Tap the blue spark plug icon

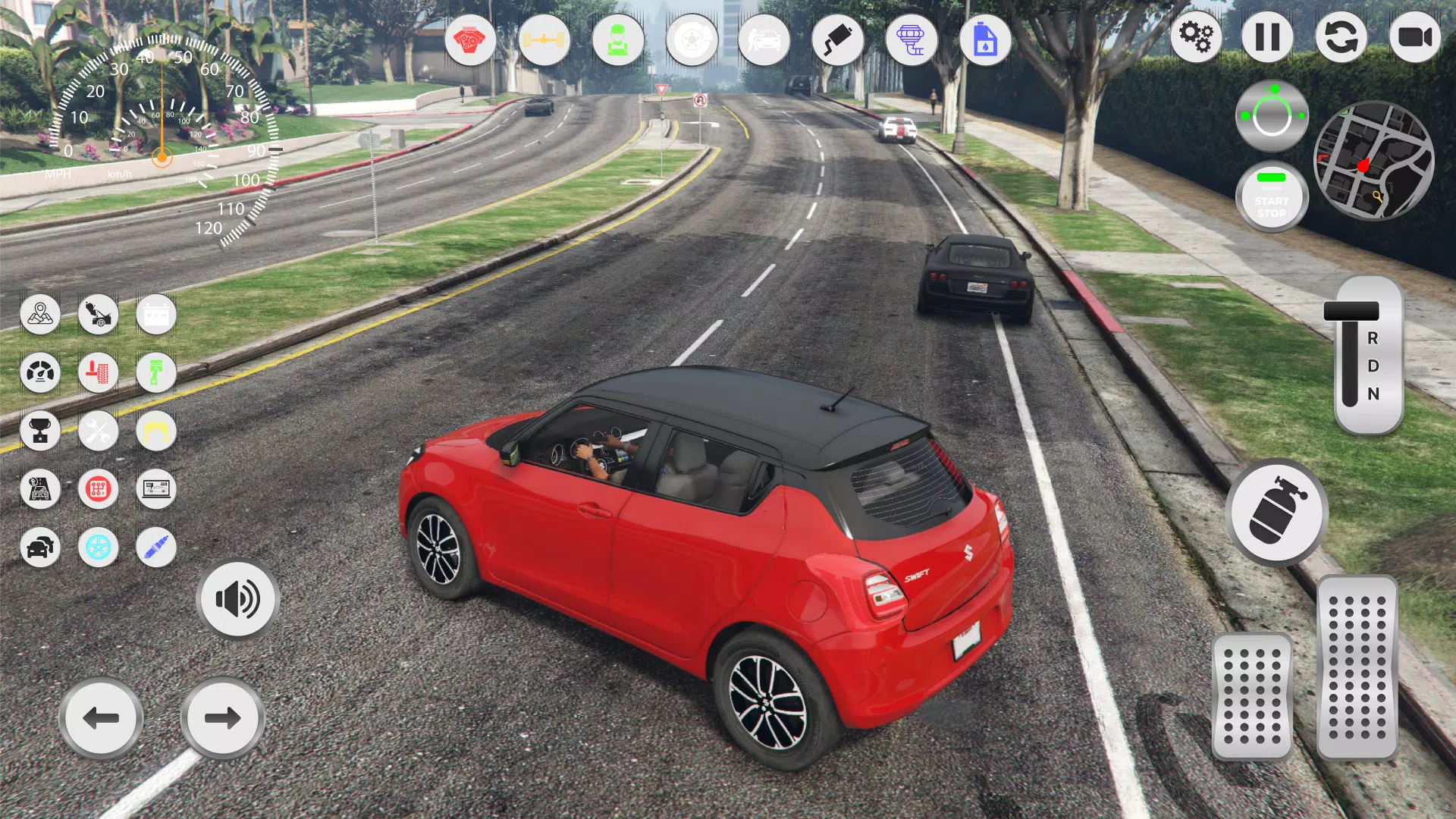156,547
